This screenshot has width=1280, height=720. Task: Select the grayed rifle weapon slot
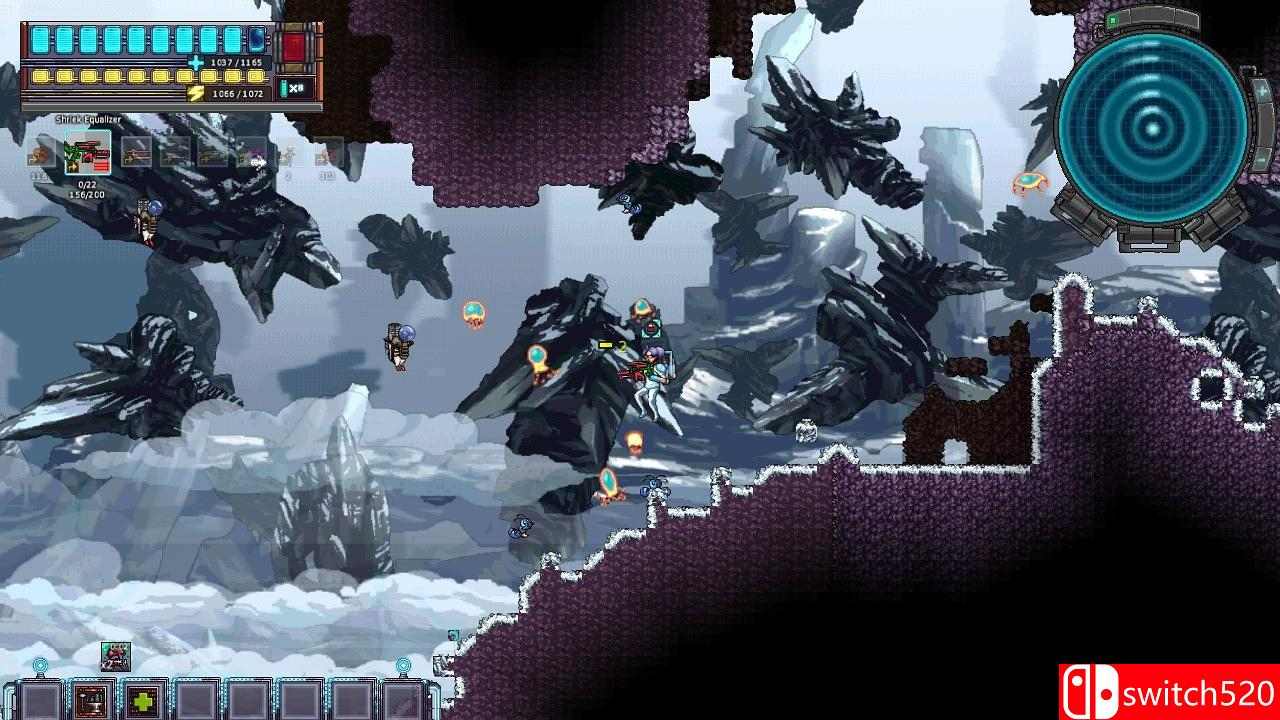[134, 155]
